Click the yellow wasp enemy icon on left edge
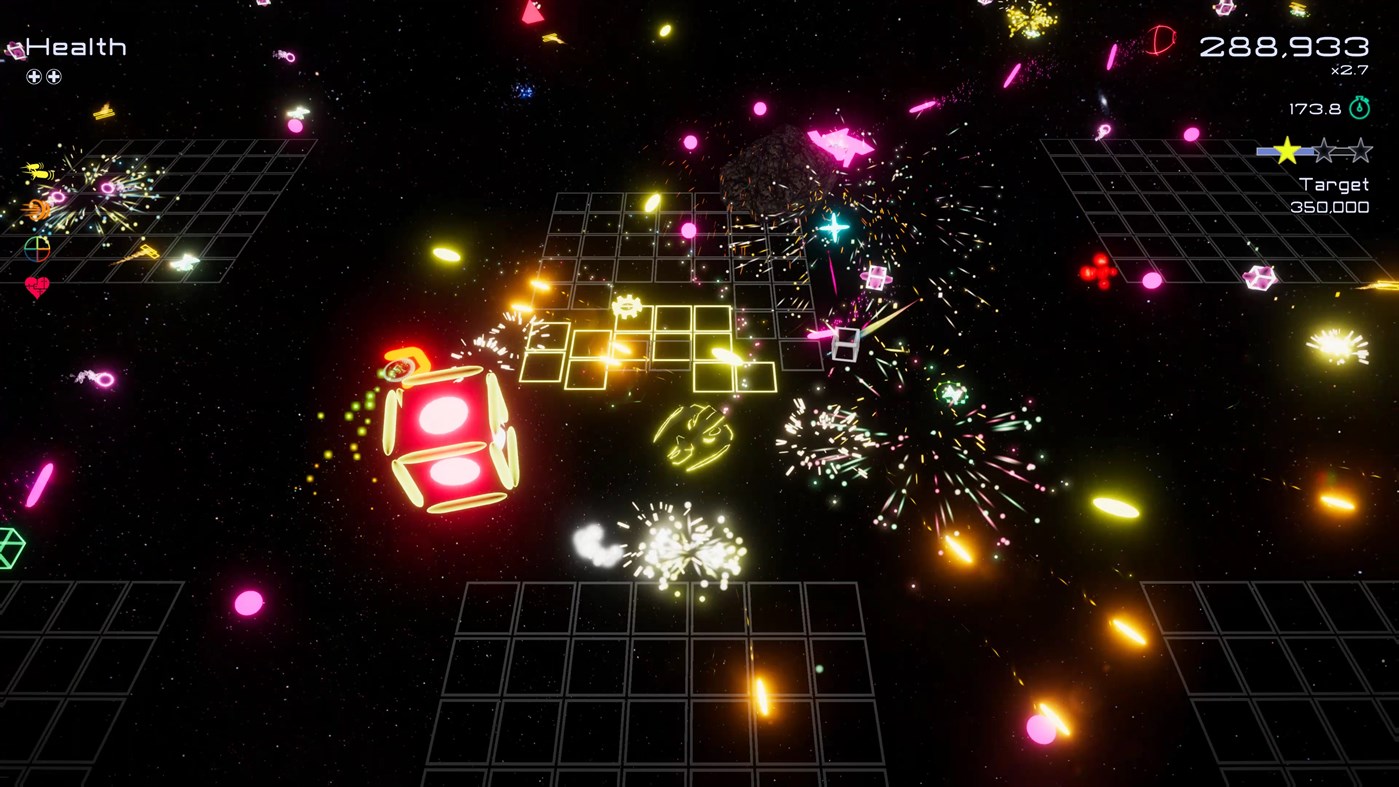Screen dimensions: 1399x787 pyautogui.click(x=39, y=169)
